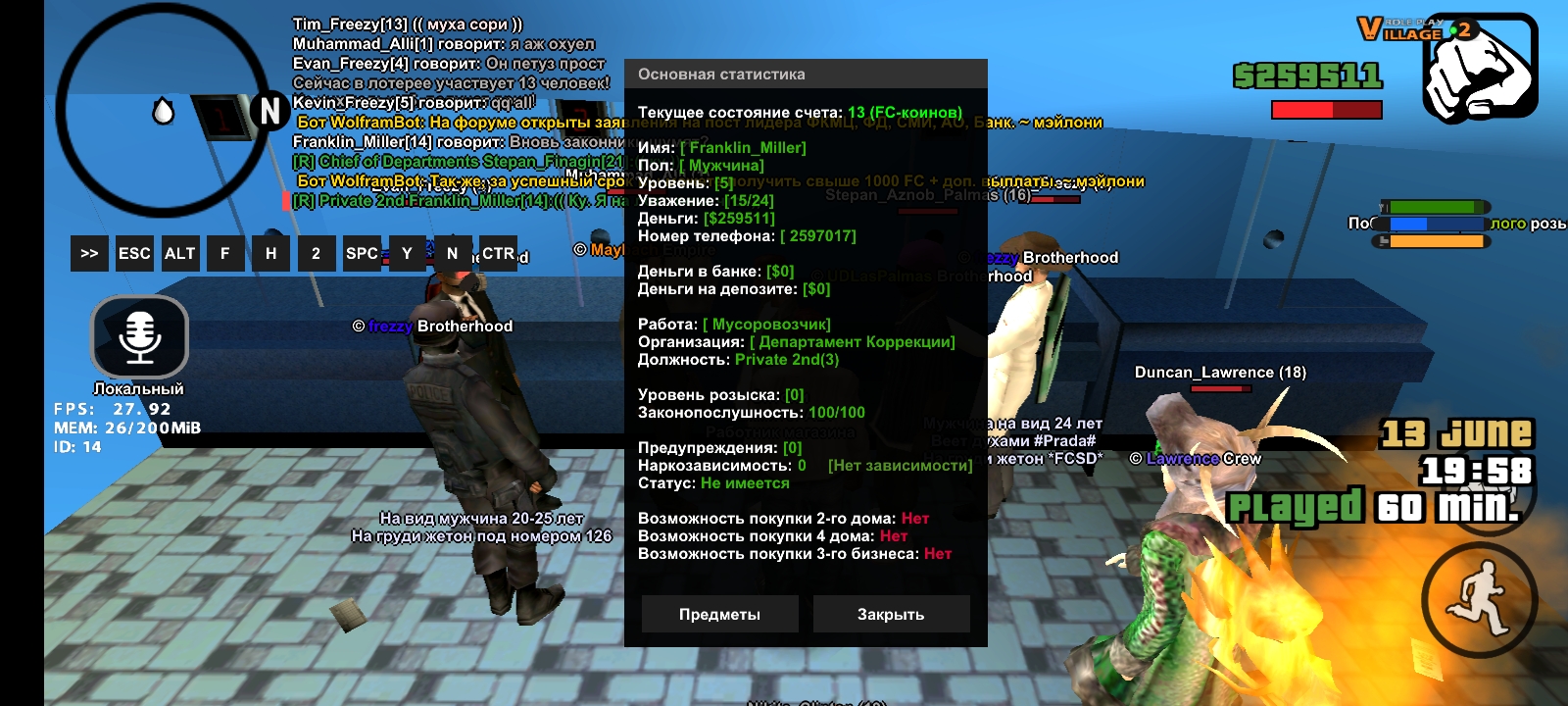Tap the Y key button
Image resolution: width=1568 pixels, height=706 pixels.
[x=407, y=253]
